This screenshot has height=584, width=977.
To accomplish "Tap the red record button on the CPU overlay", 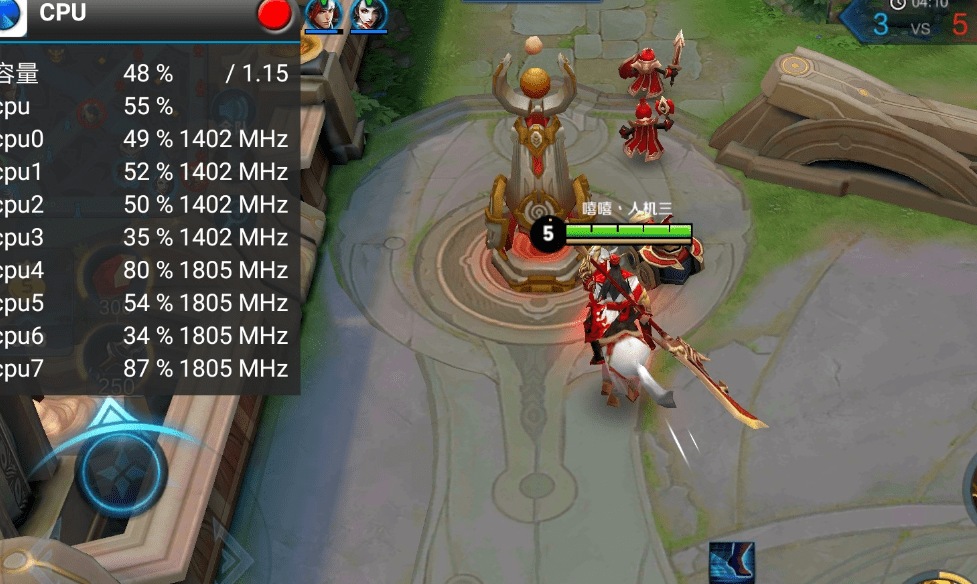I will pyautogui.click(x=274, y=14).
